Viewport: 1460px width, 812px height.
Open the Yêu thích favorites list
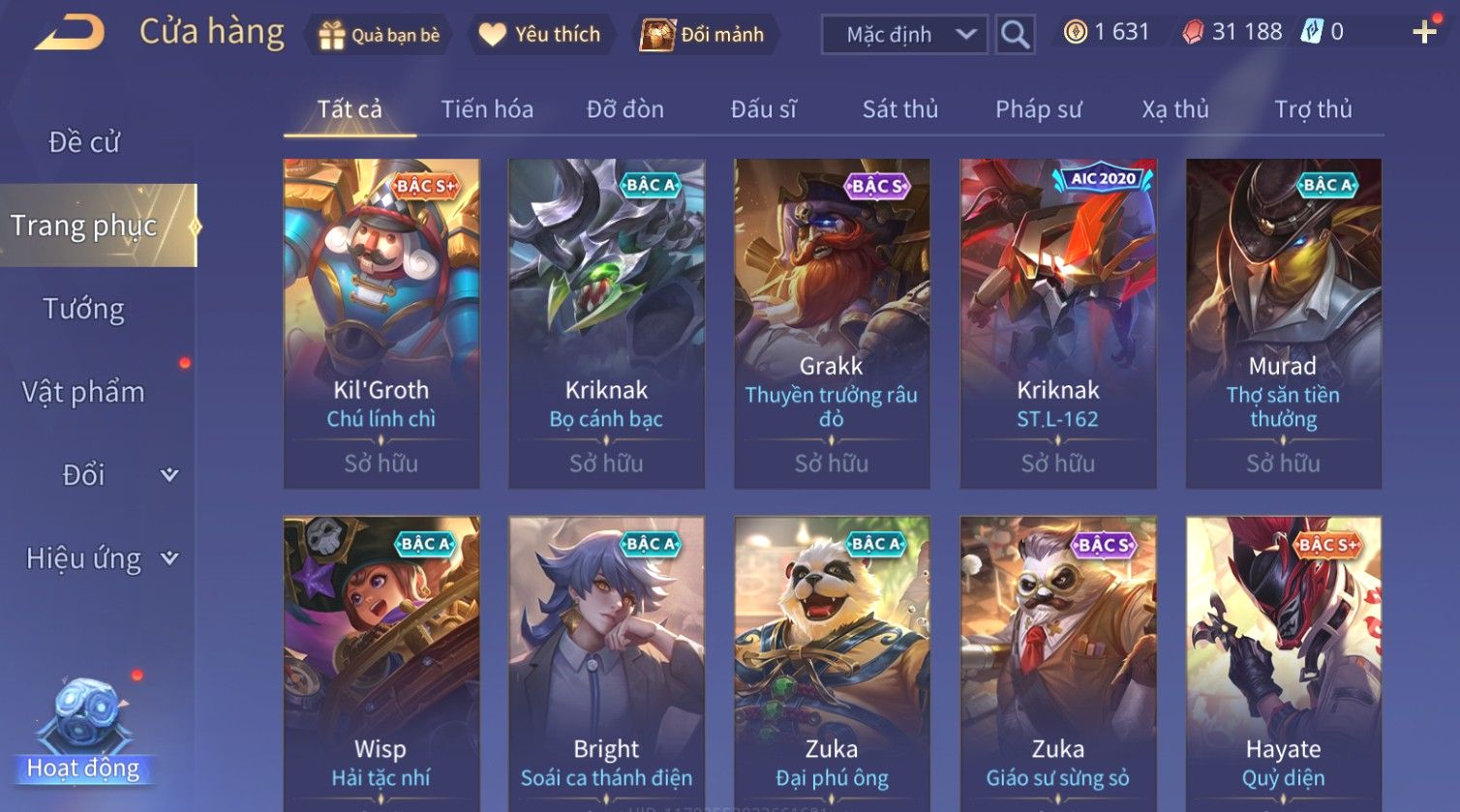(540, 35)
